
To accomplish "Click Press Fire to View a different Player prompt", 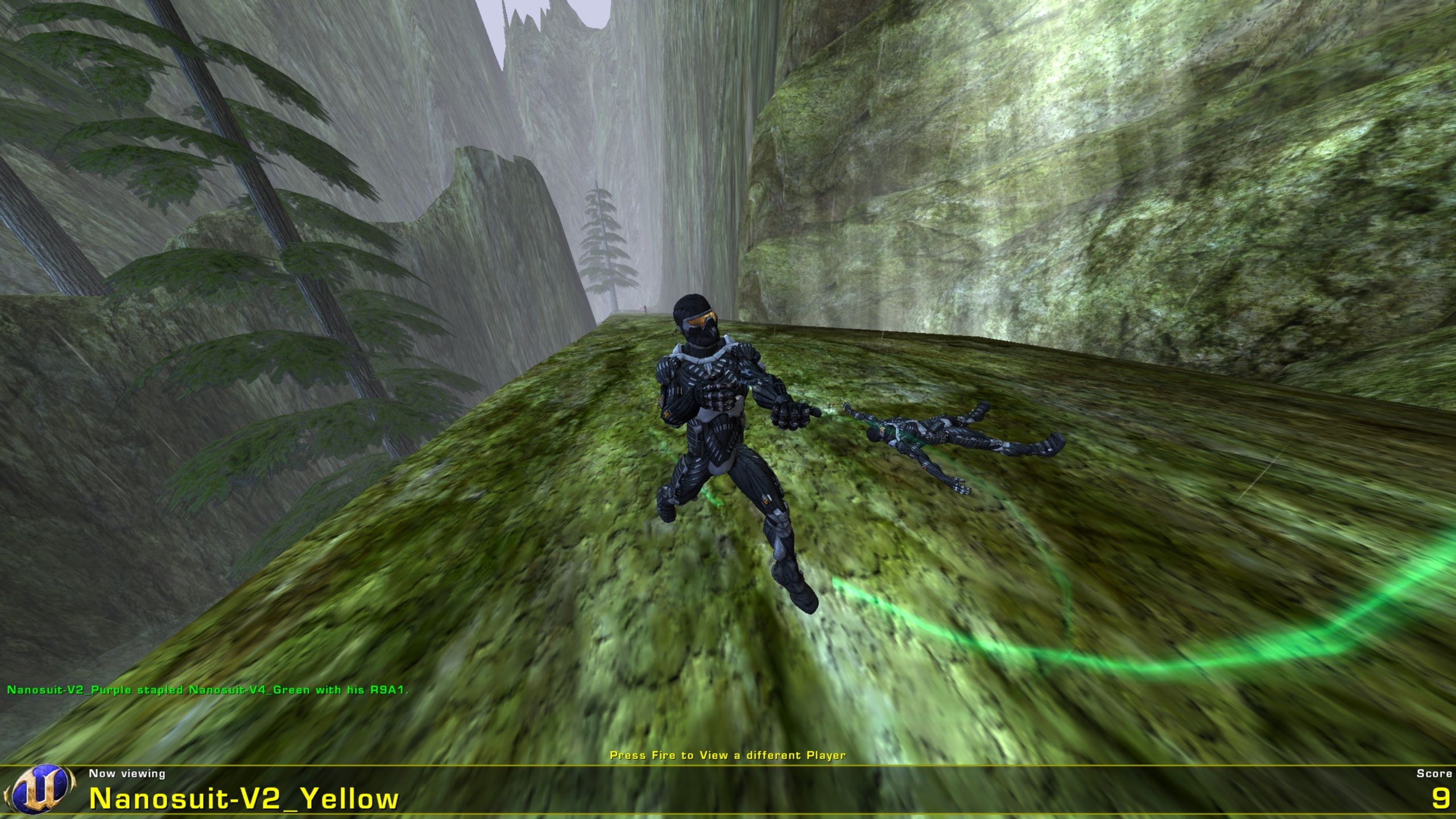I will pyautogui.click(x=727, y=752).
